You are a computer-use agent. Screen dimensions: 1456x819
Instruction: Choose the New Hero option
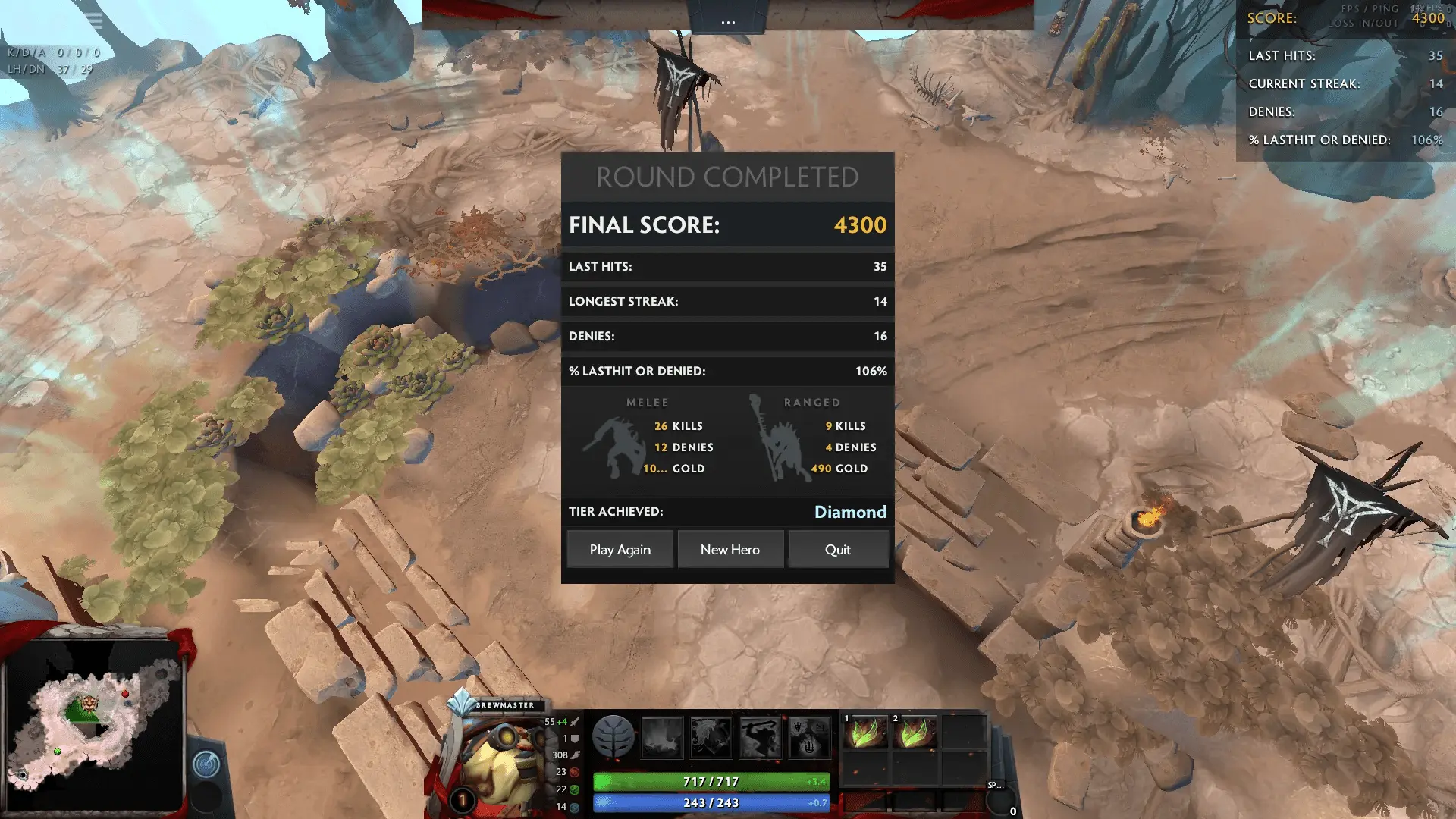[x=730, y=550]
